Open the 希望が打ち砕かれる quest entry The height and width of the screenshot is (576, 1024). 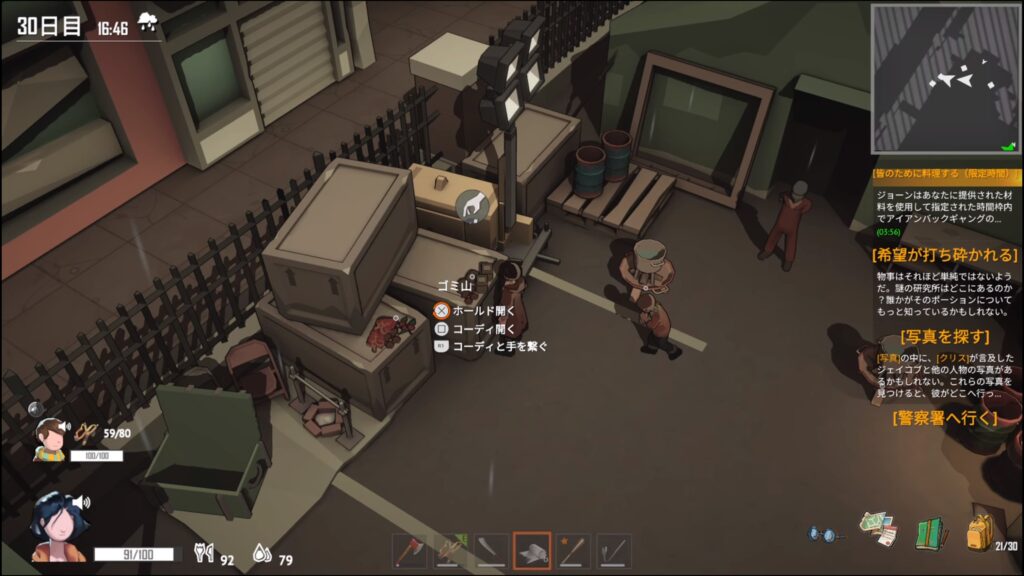(944, 255)
